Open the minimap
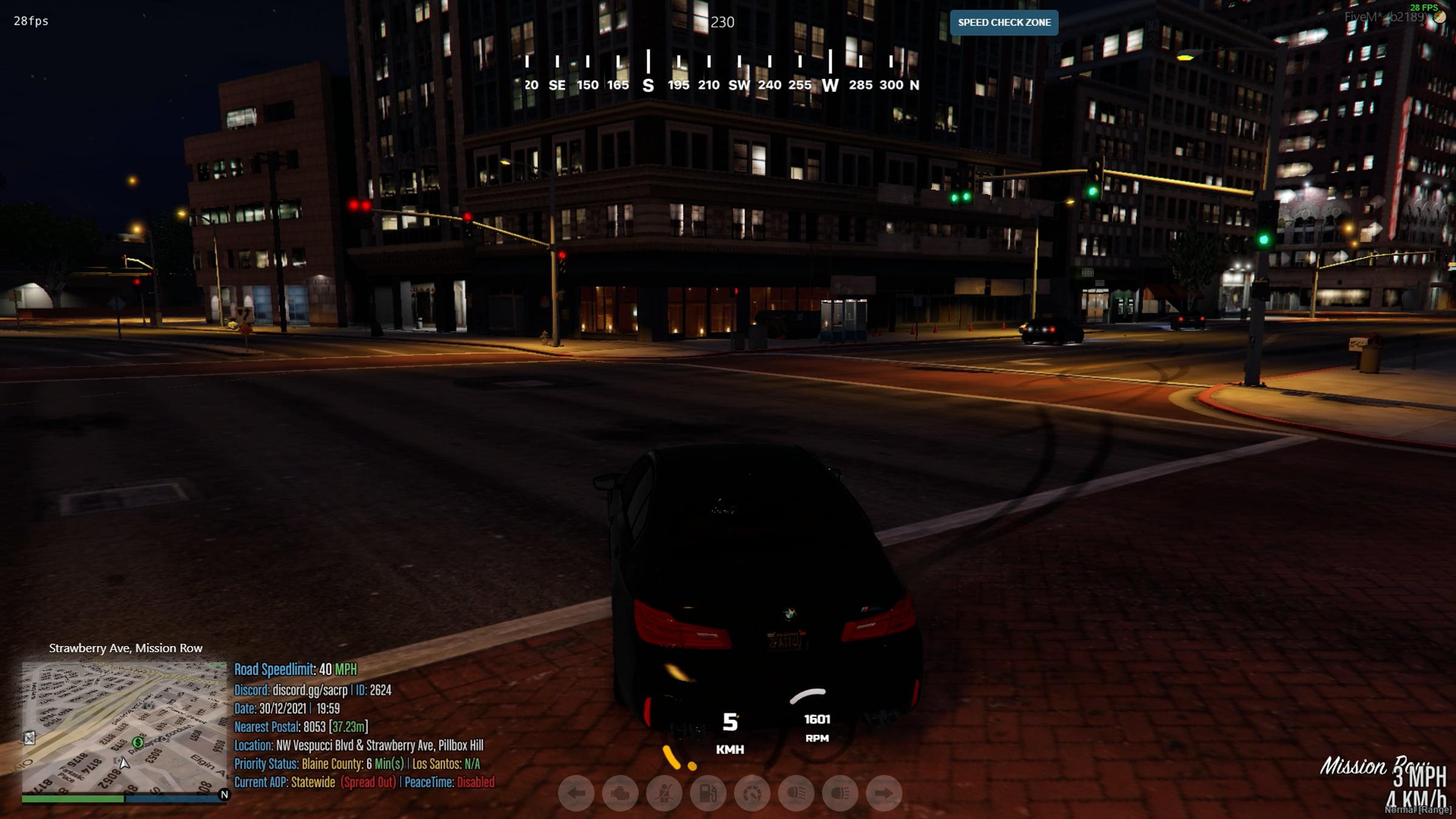 (x=124, y=727)
